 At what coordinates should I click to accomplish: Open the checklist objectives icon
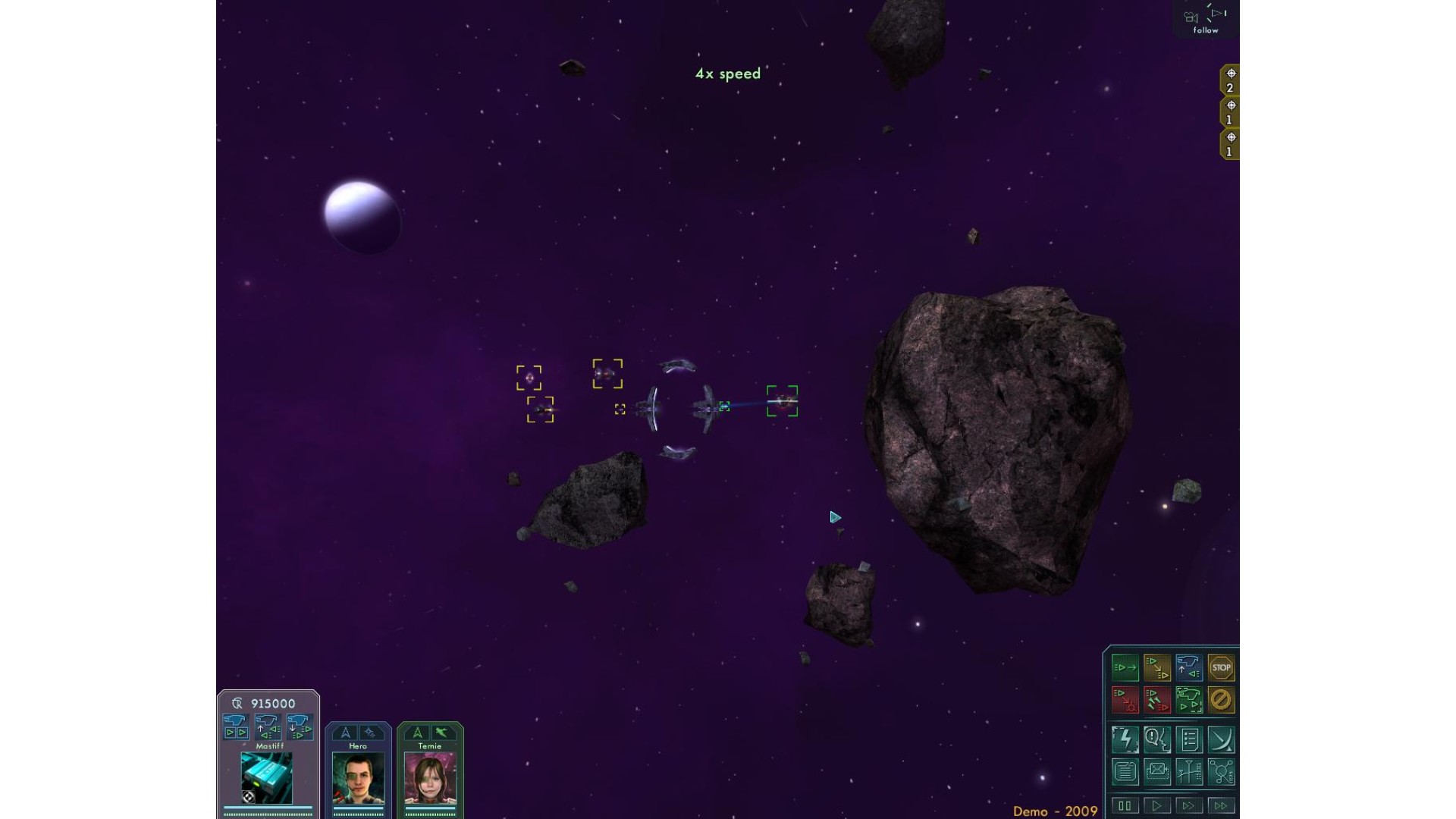click(1189, 739)
